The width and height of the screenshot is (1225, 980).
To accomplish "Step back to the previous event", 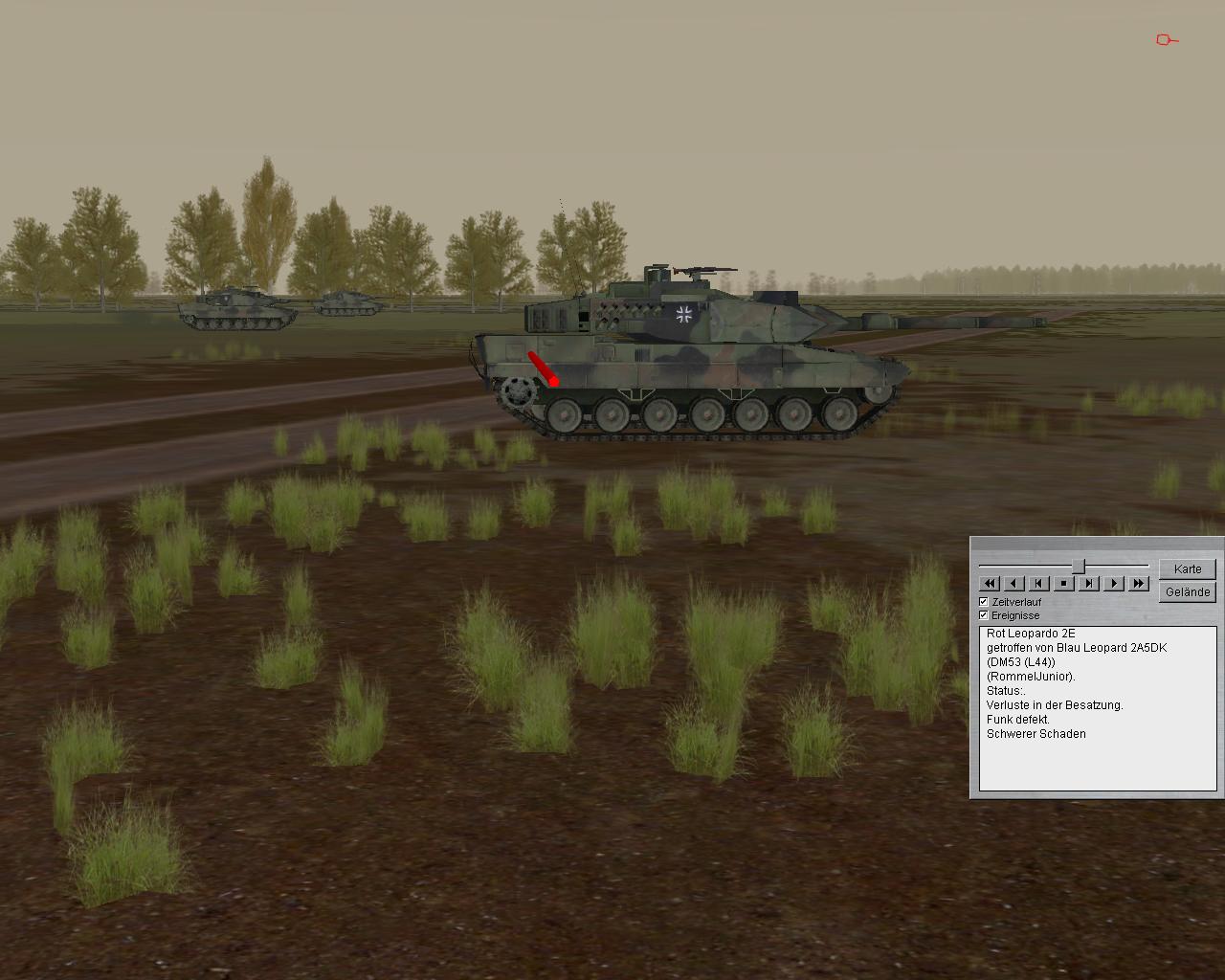I will coord(1039,583).
